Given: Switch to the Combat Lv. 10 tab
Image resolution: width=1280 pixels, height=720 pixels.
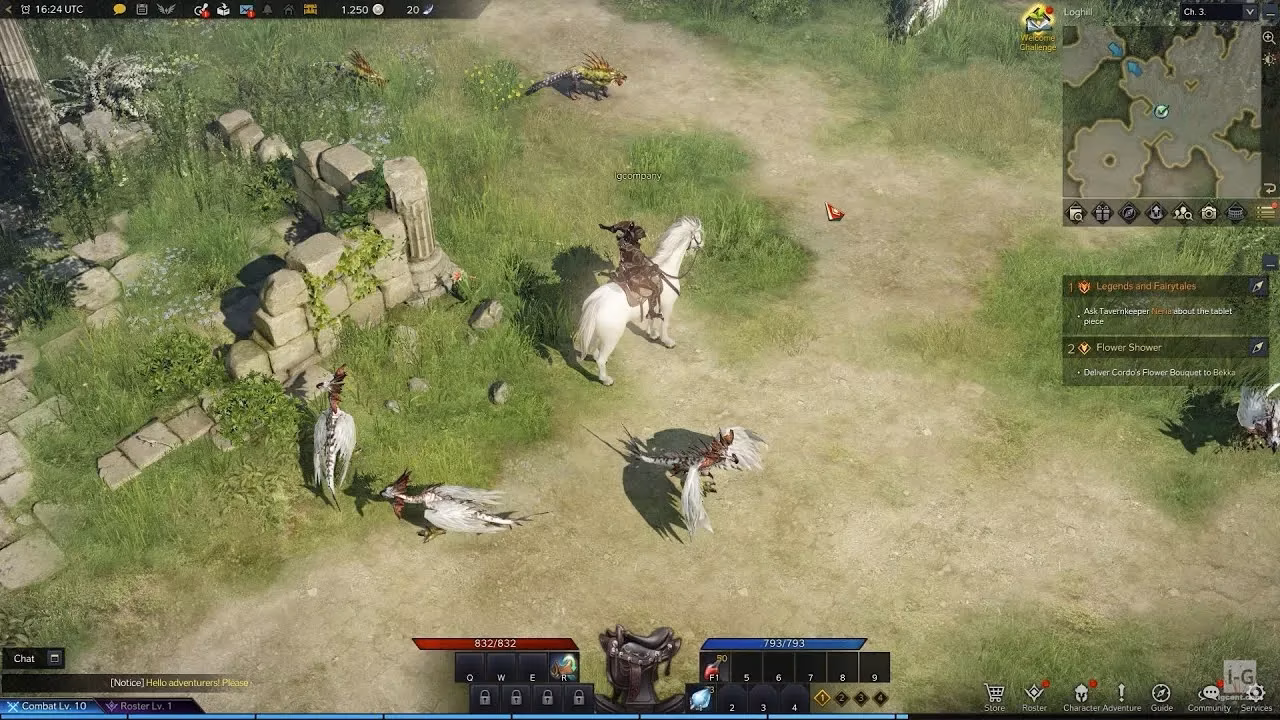Looking at the screenshot, I should pos(48,706).
